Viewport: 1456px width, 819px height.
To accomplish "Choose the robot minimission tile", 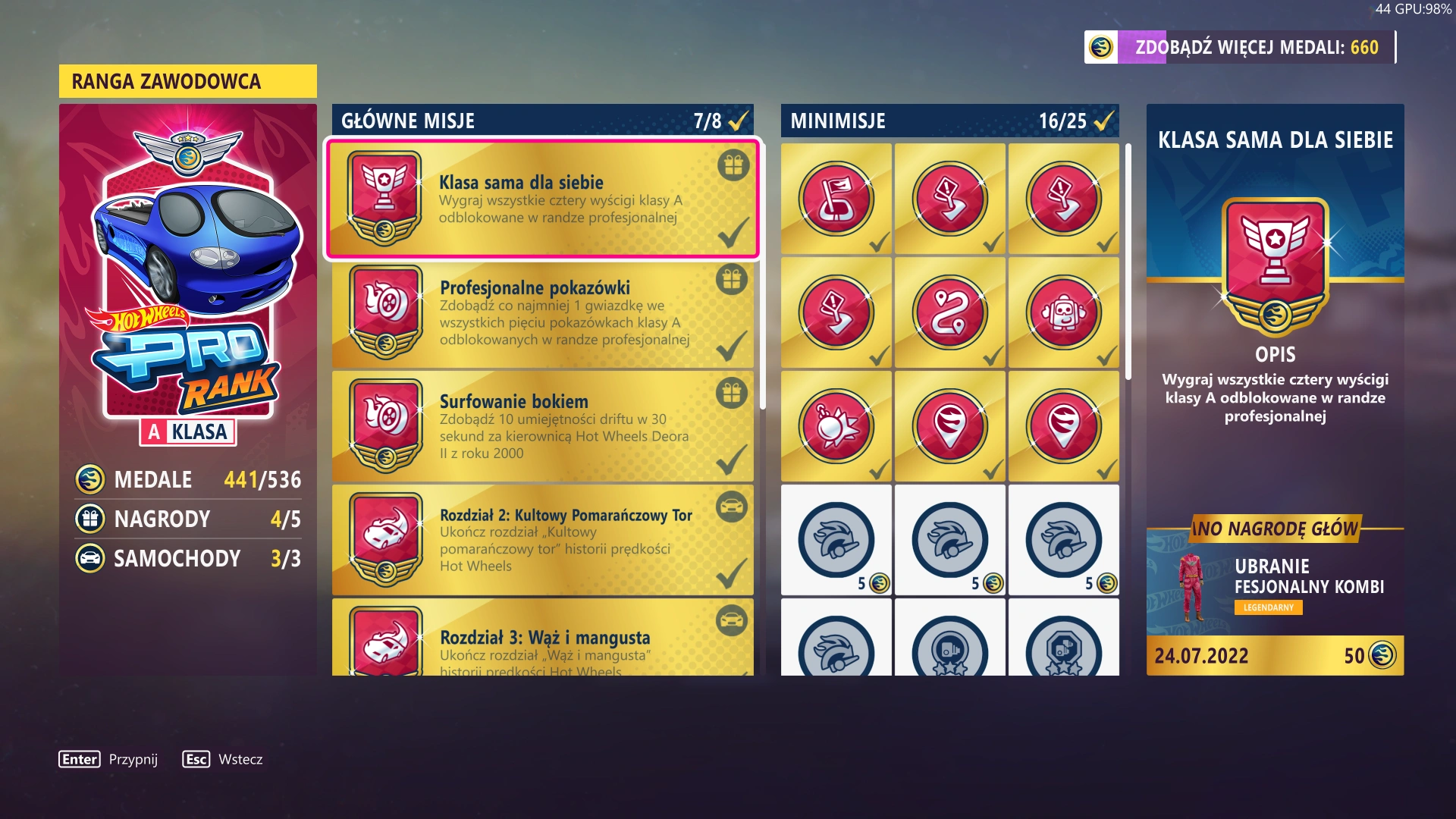I will coord(1063,313).
